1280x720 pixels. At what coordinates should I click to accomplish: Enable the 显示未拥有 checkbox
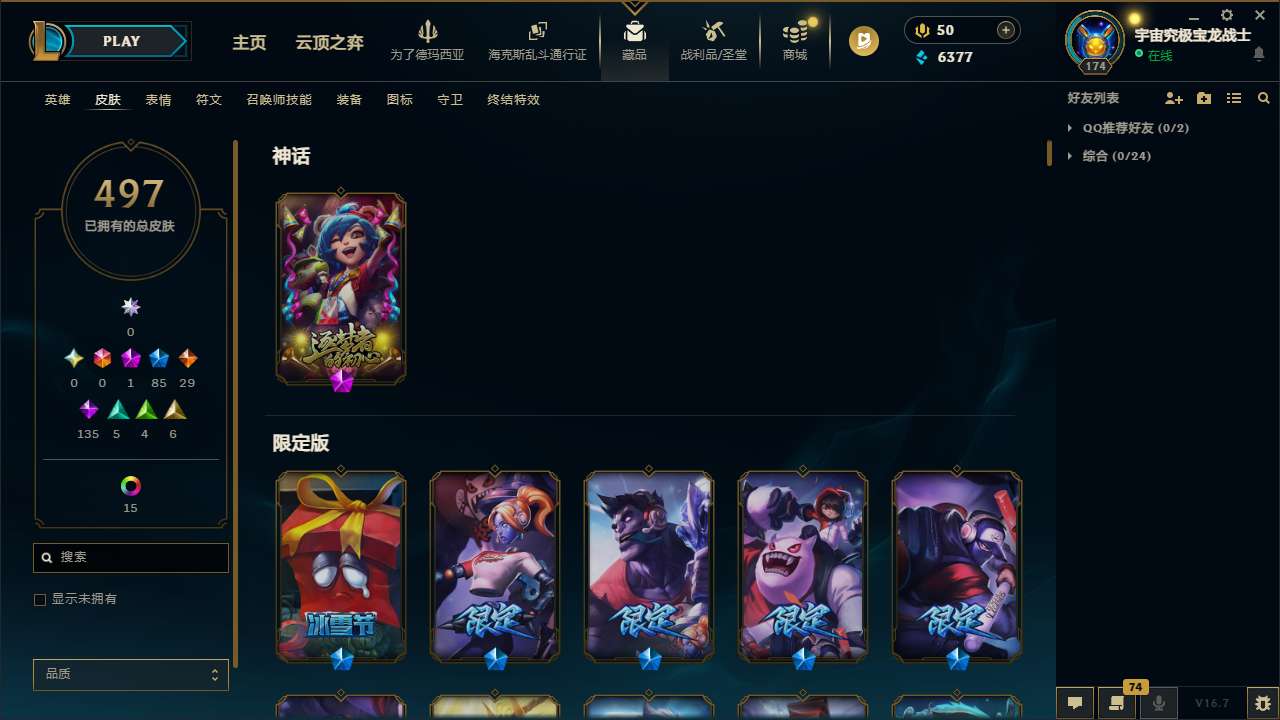[40, 599]
